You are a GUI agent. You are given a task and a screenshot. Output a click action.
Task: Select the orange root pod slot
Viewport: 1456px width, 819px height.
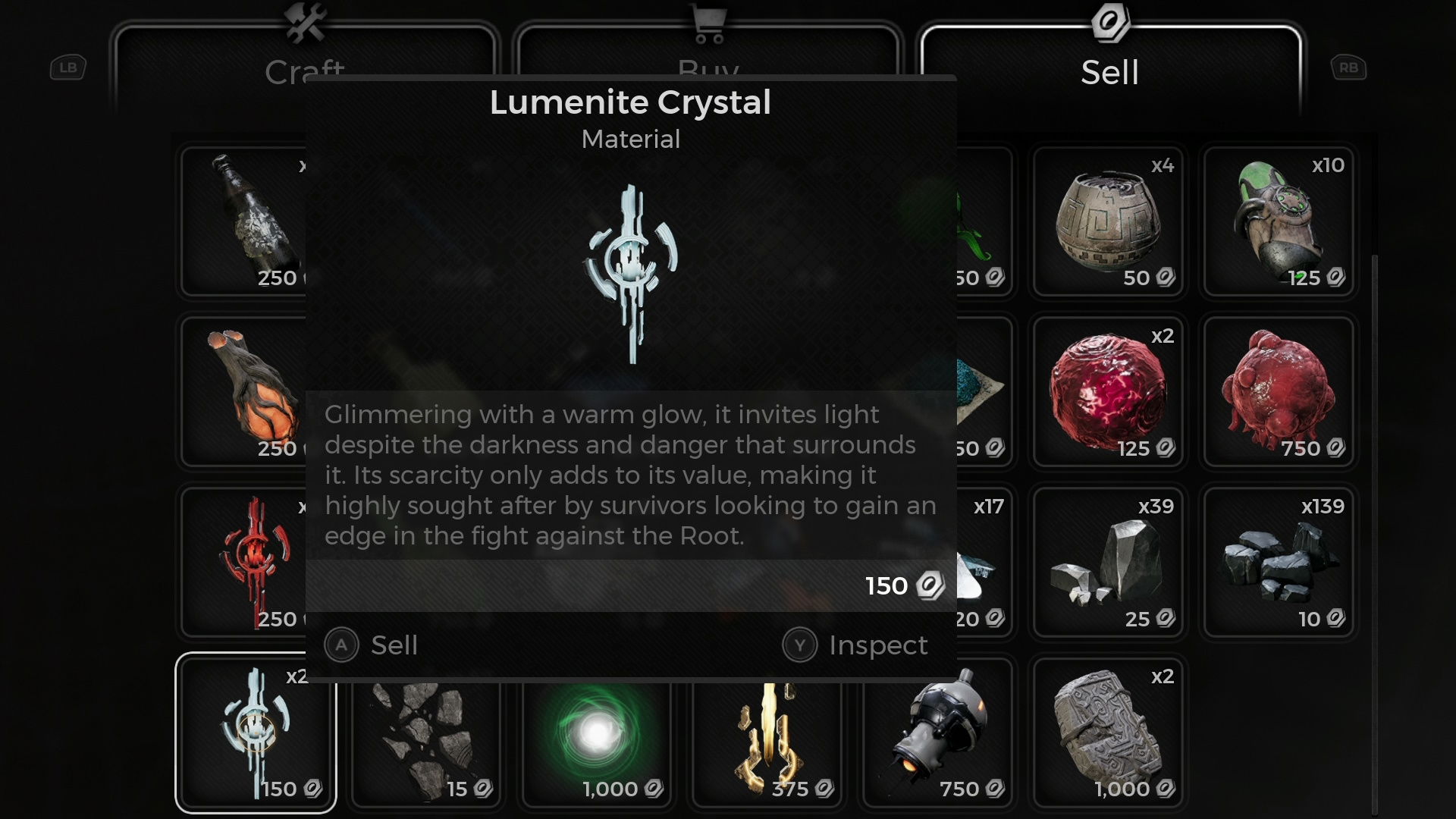pyautogui.click(x=244, y=391)
